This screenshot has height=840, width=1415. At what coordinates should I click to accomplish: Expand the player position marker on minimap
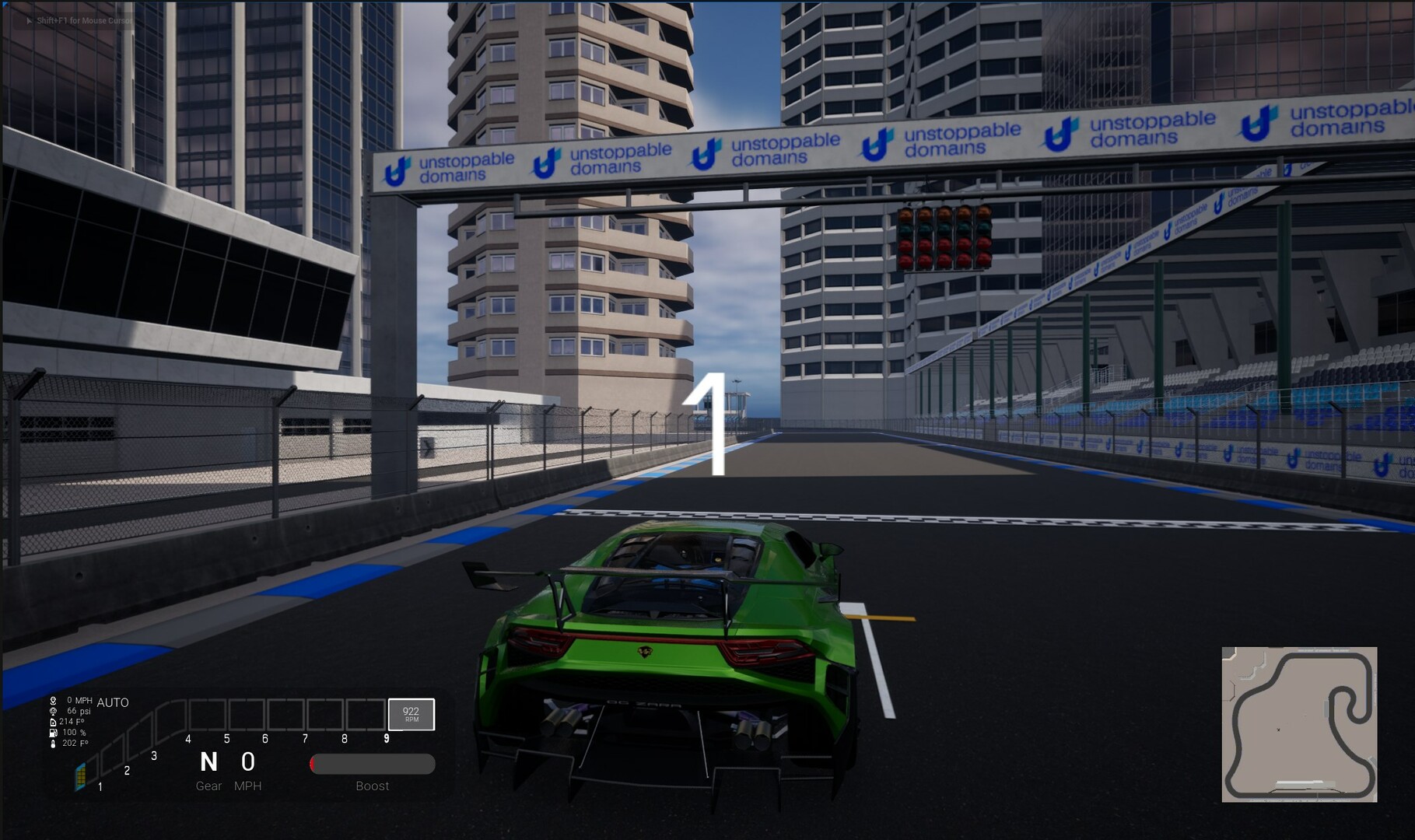coord(1278,730)
